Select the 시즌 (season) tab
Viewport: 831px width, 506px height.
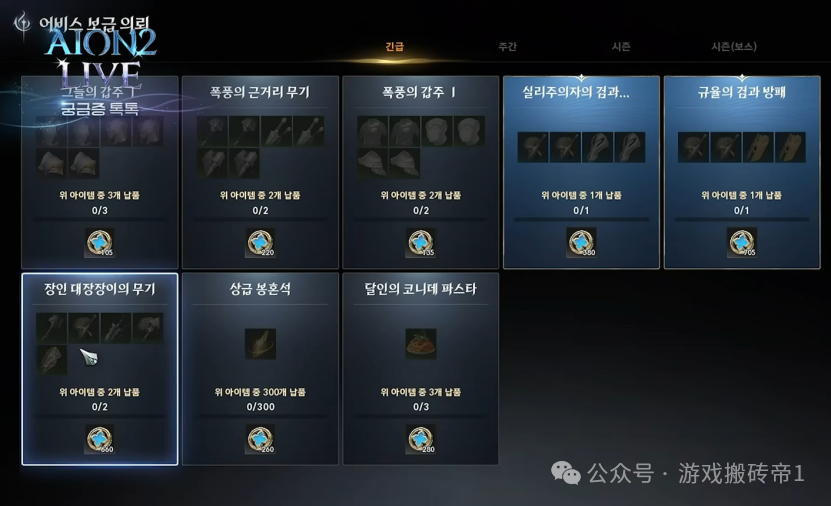[621, 47]
